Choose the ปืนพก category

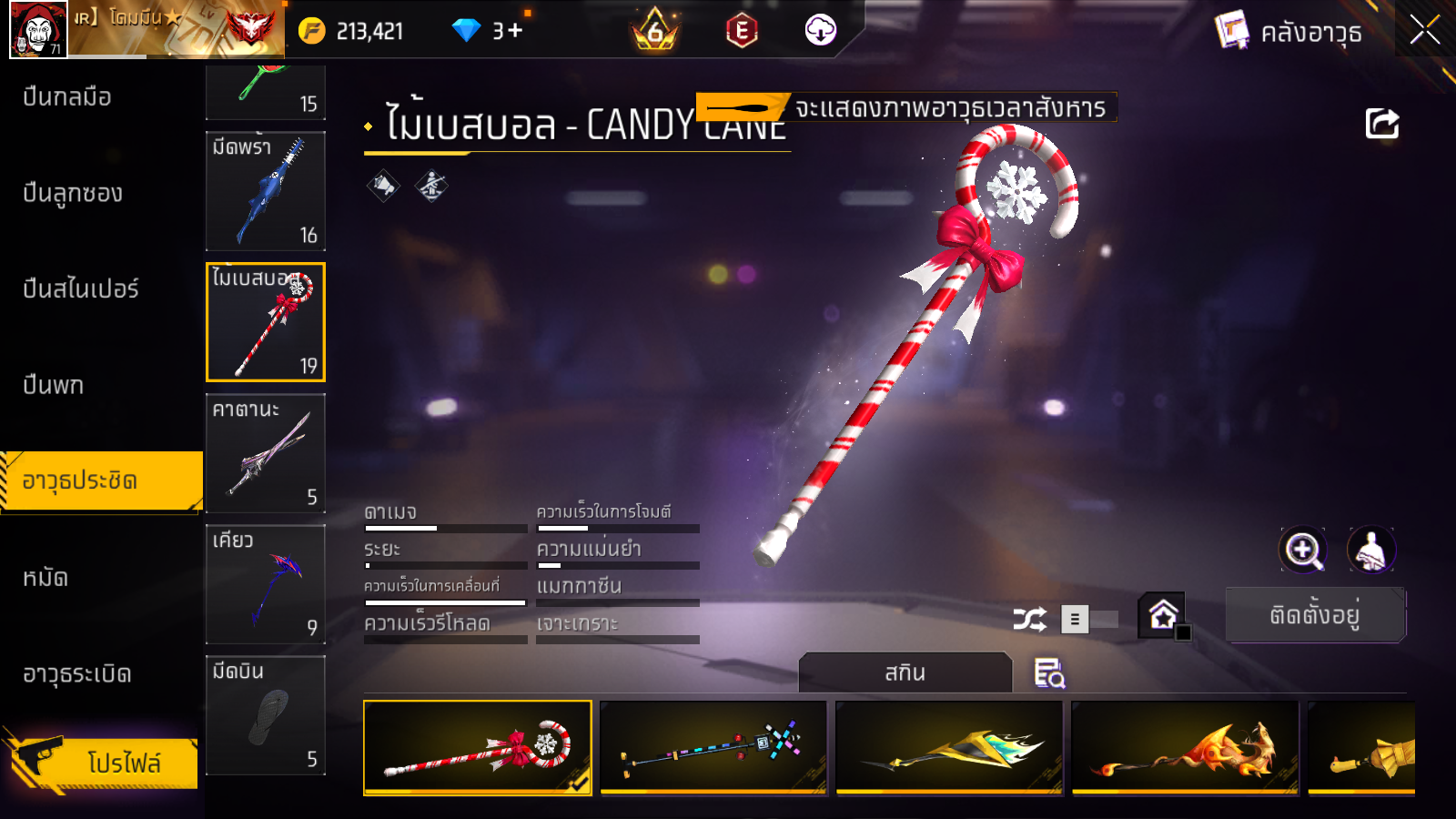click(x=54, y=385)
